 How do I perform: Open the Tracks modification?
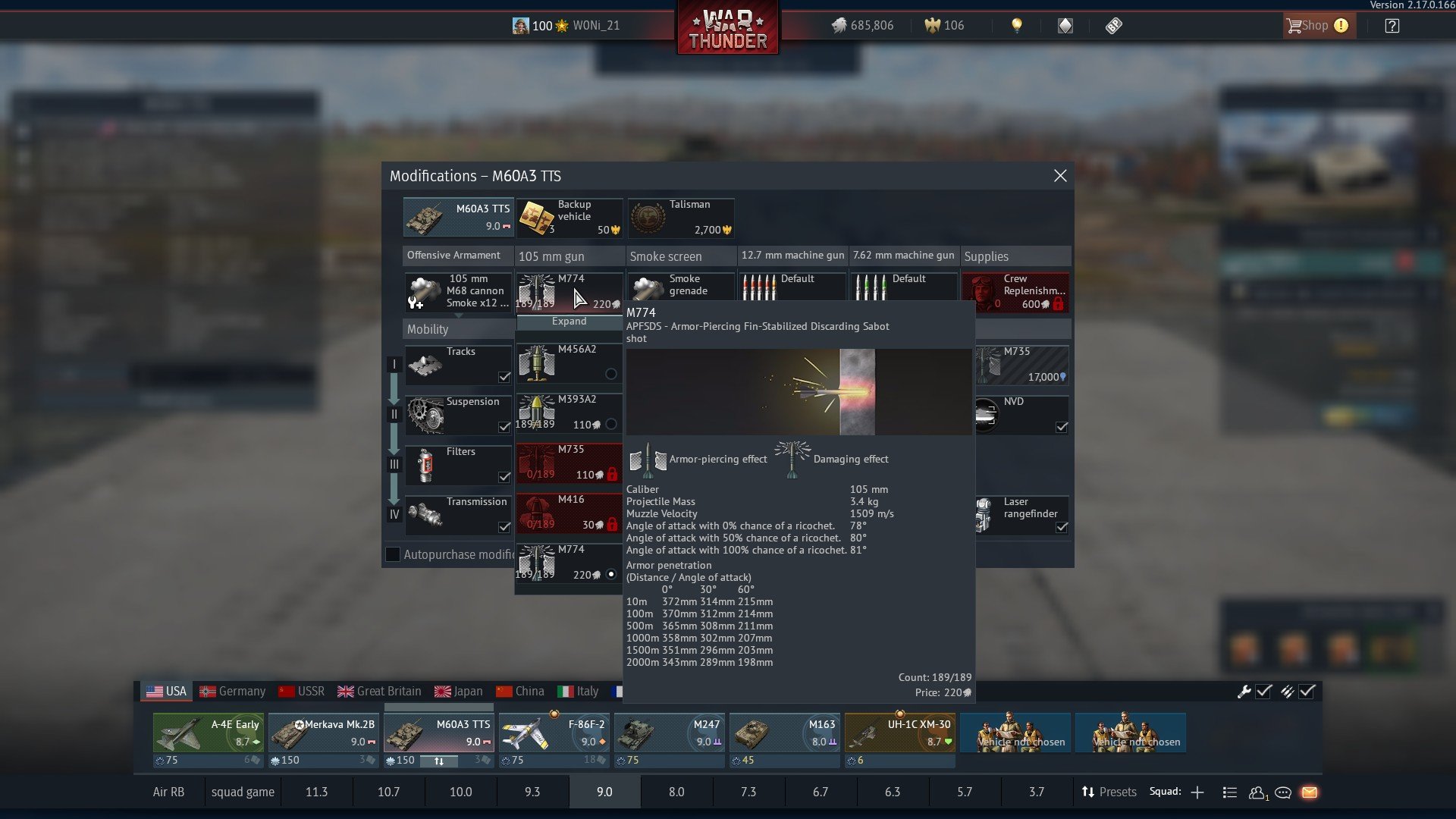(x=458, y=365)
